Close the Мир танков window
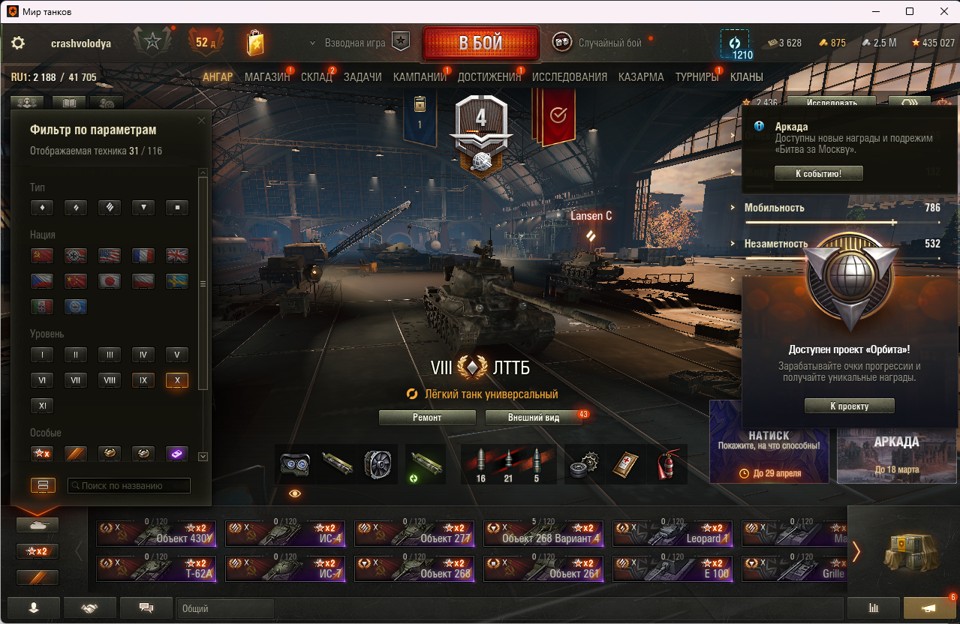 pyautogui.click(x=937, y=11)
